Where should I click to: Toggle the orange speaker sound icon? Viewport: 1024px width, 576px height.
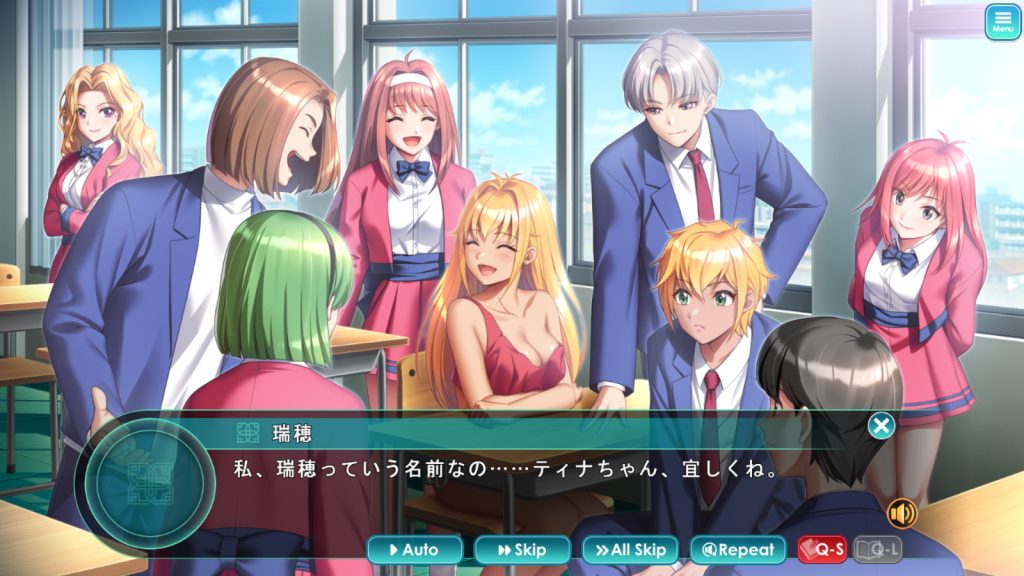click(902, 514)
